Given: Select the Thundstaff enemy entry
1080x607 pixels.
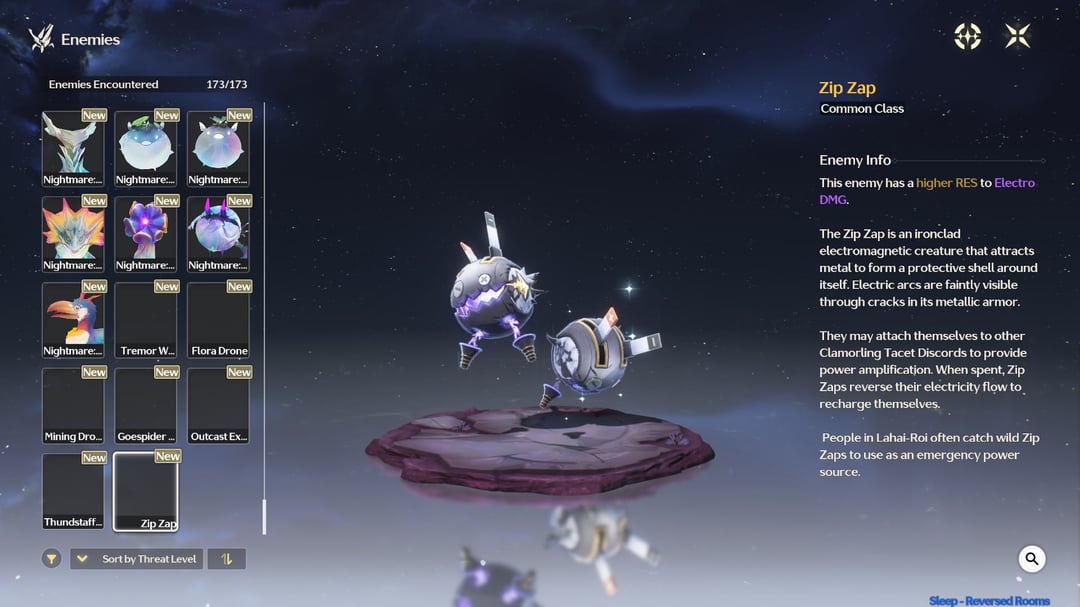Looking at the screenshot, I should coord(73,491).
